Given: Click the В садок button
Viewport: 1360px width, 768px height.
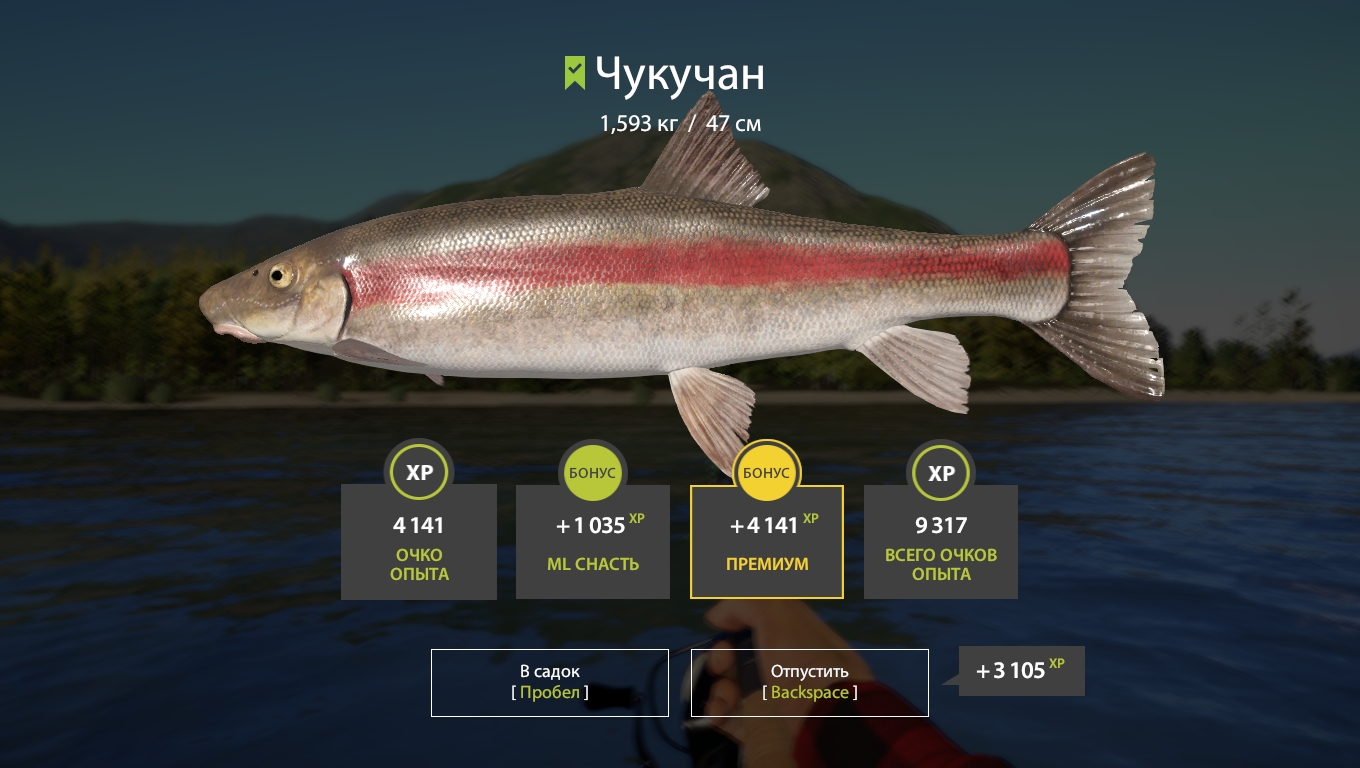Looking at the screenshot, I should (549, 683).
